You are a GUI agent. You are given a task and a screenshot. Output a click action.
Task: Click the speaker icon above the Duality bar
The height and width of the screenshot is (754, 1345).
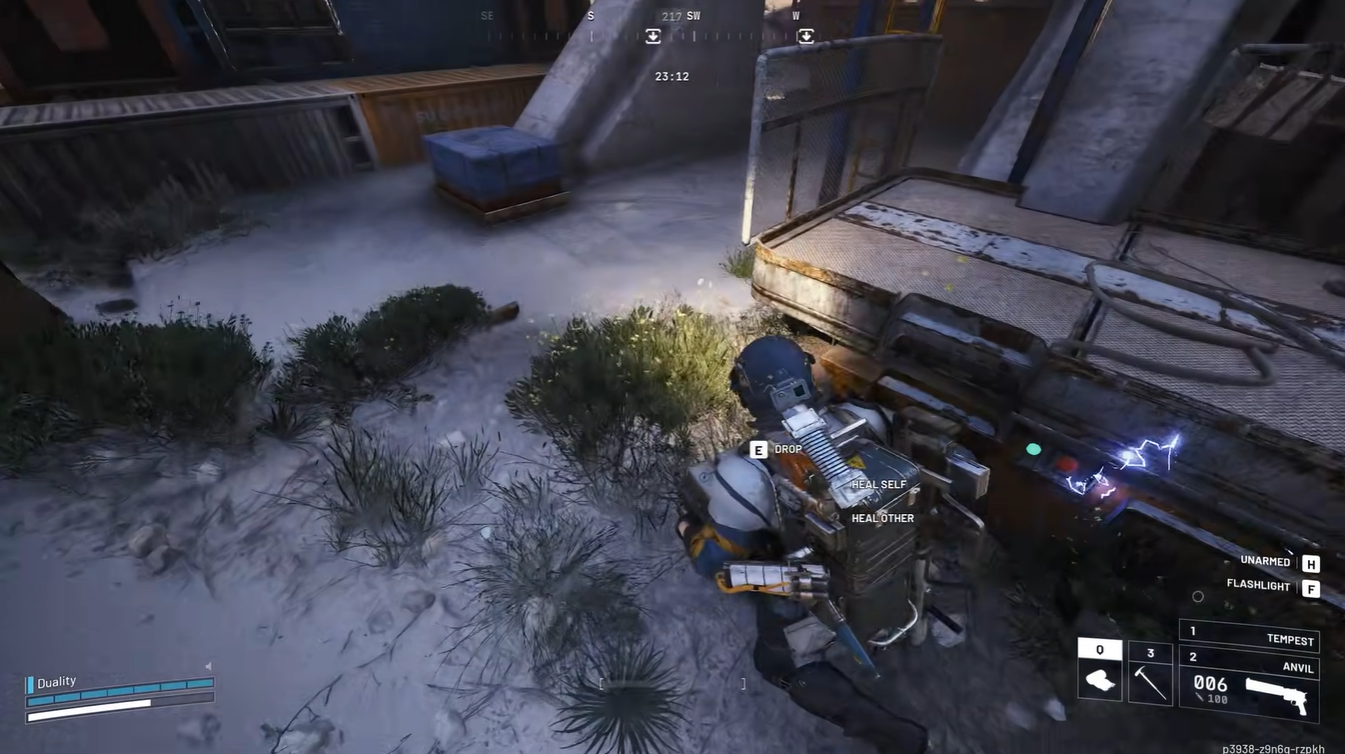(207, 665)
